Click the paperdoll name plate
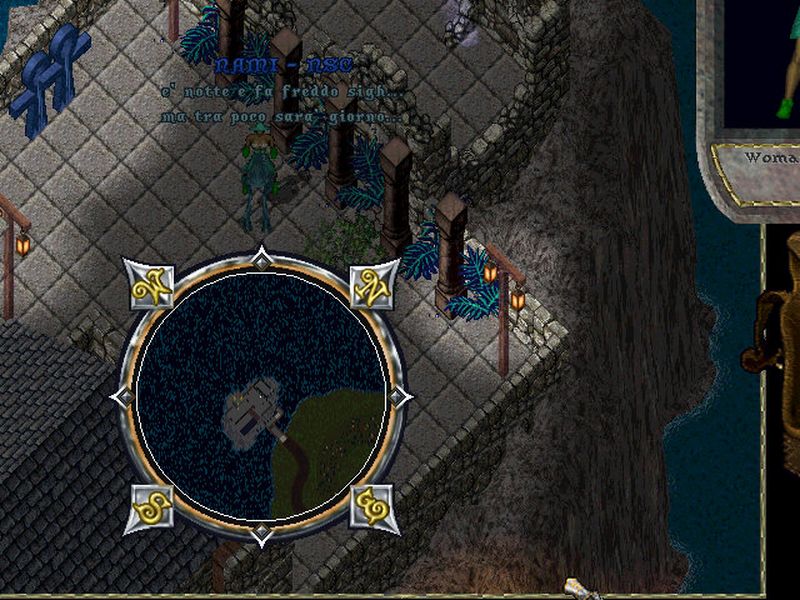 click(768, 159)
